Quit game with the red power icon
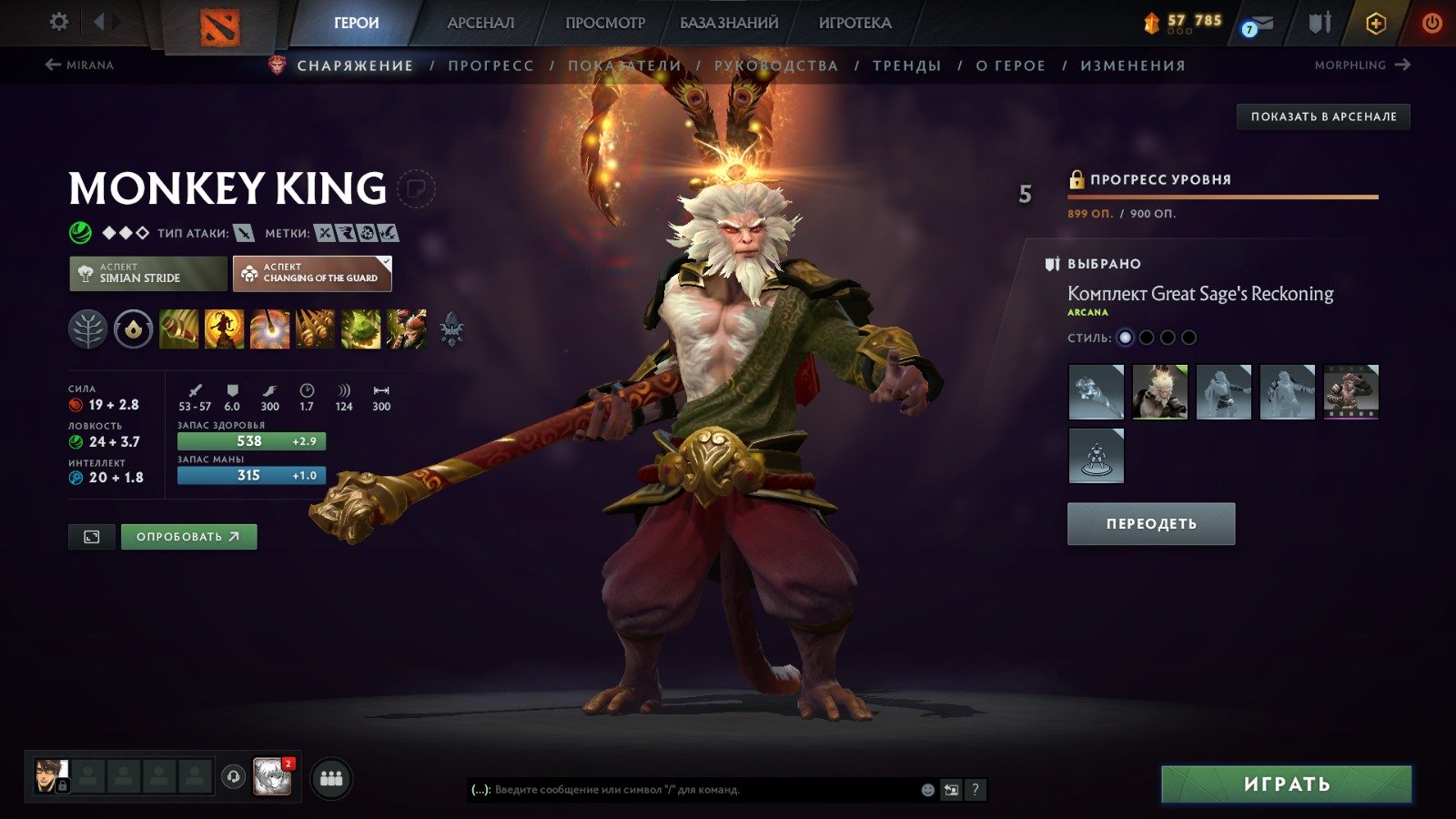Screen dimensions: 1456x819 point(1431,23)
